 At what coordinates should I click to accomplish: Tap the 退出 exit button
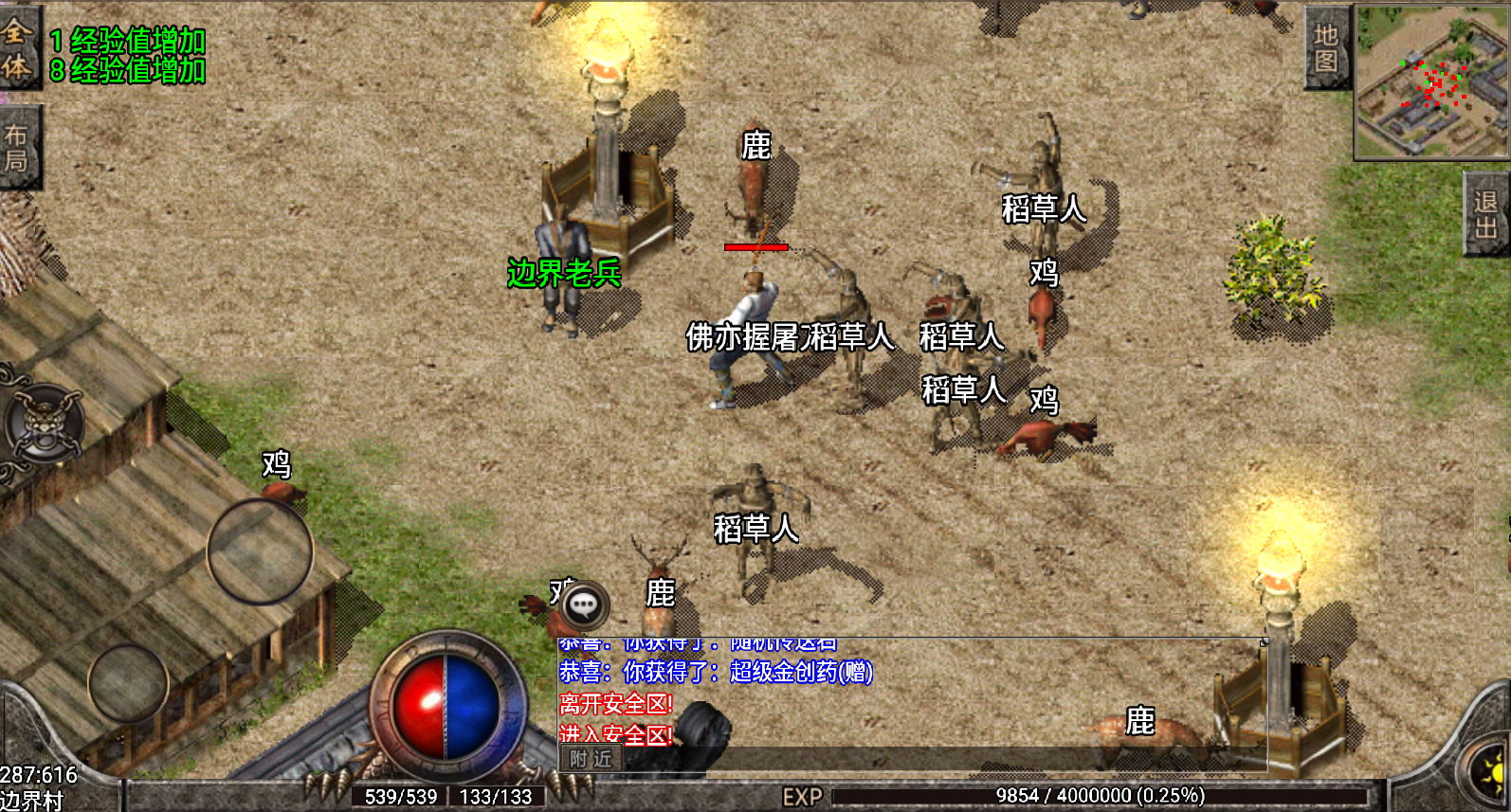pyautogui.click(x=1485, y=215)
